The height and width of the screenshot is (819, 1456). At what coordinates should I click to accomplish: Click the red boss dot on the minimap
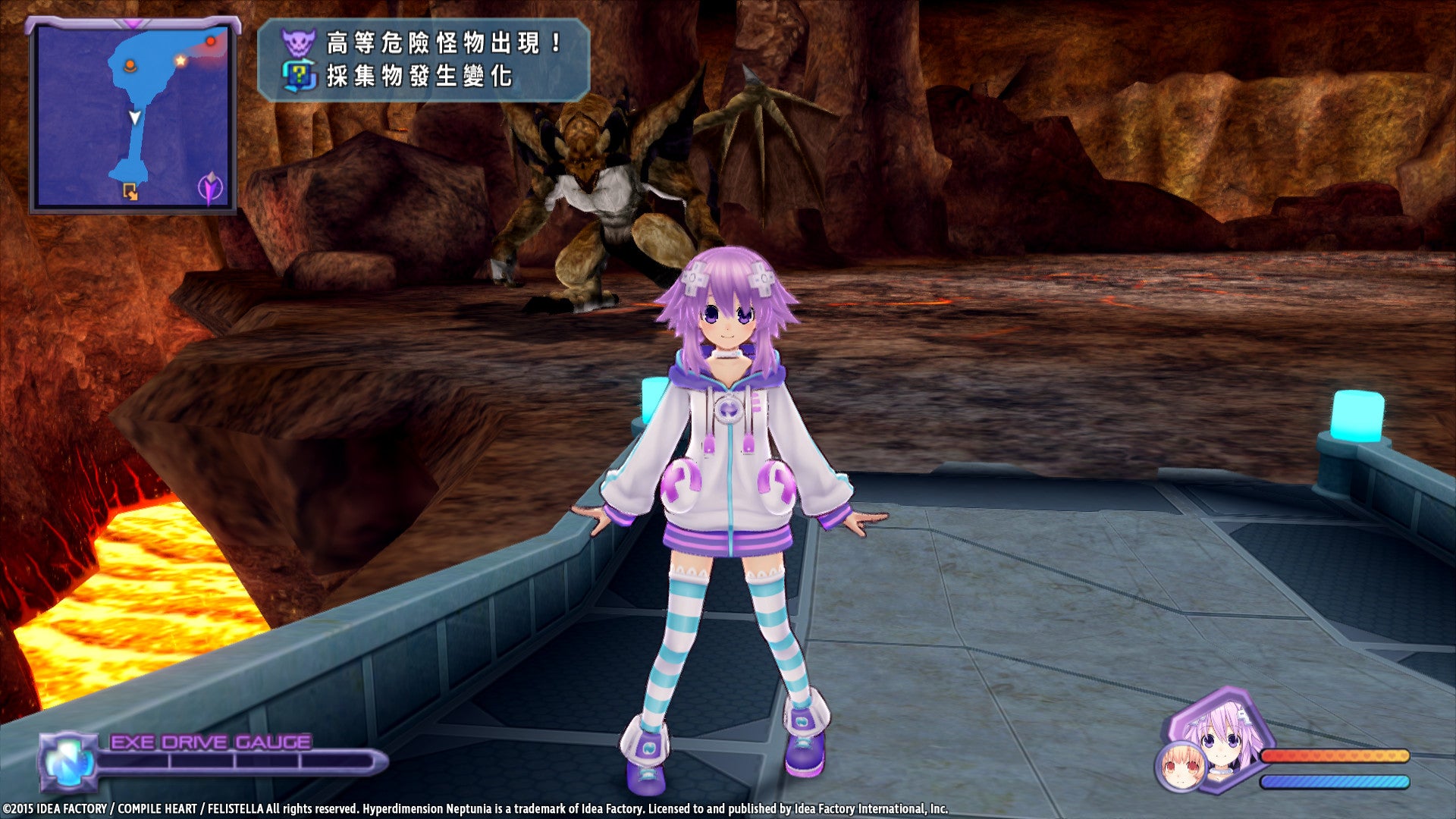tap(211, 41)
